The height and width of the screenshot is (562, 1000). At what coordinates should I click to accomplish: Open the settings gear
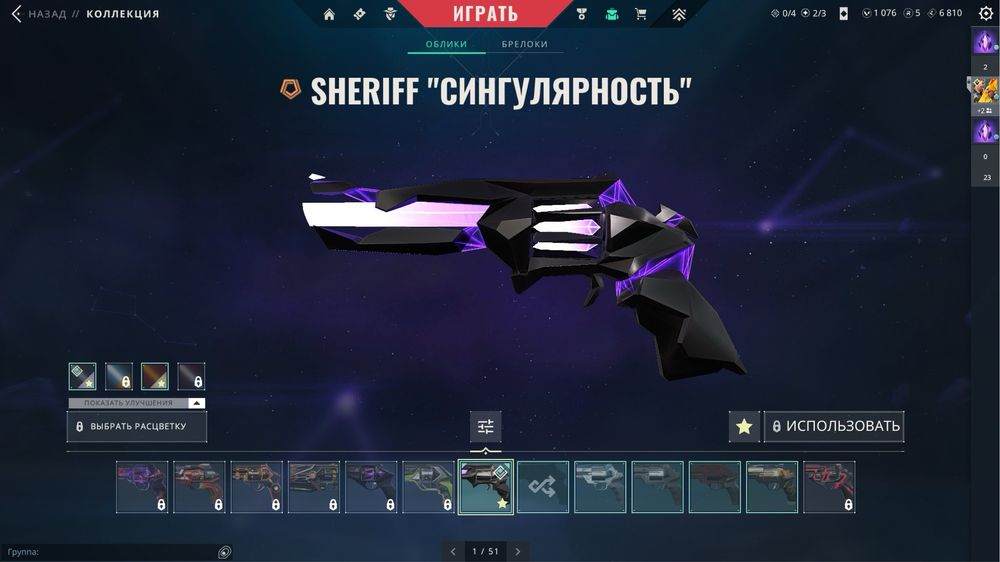[986, 14]
